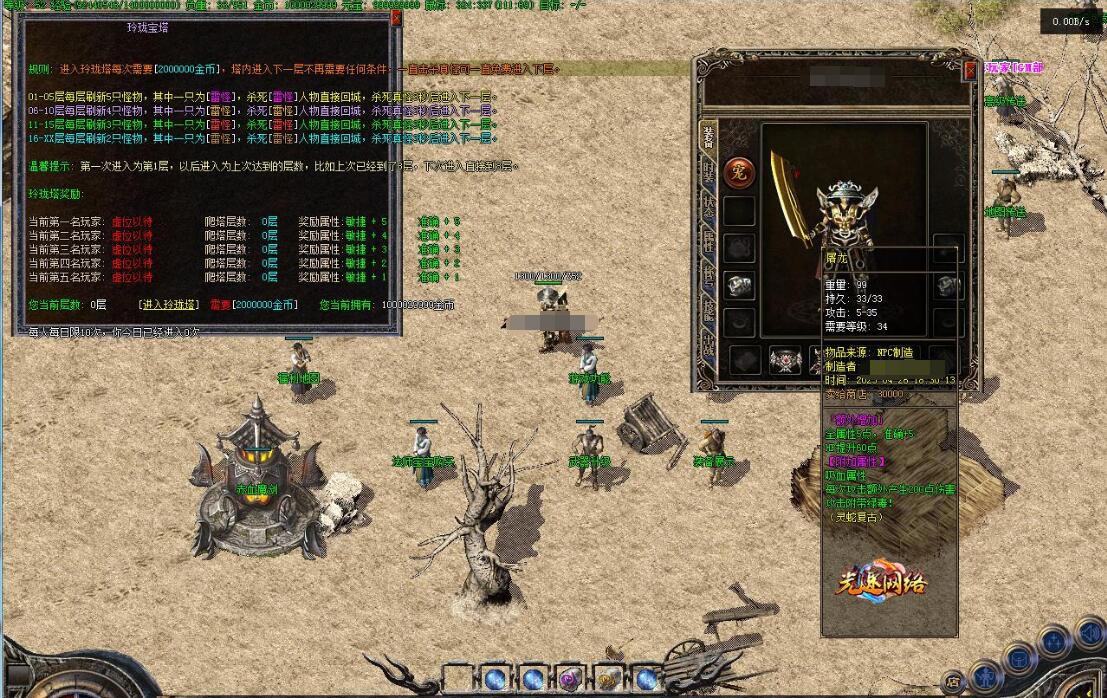Switch to the 装备 equipment tab
Image resolution: width=1107 pixels, height=698 pixels.
708,137
